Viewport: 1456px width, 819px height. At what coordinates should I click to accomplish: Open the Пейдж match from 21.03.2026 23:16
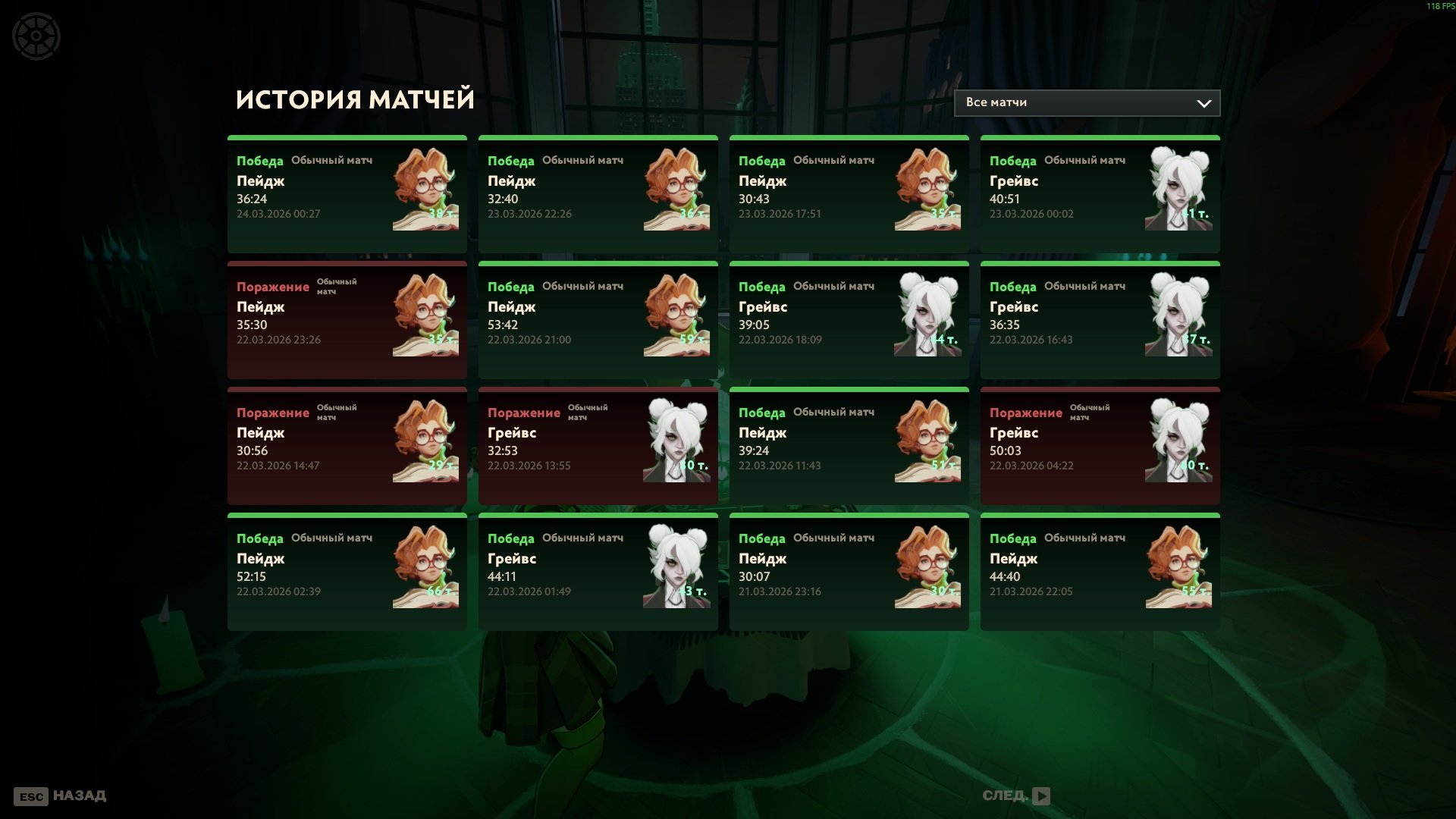[x=849, y=572]
